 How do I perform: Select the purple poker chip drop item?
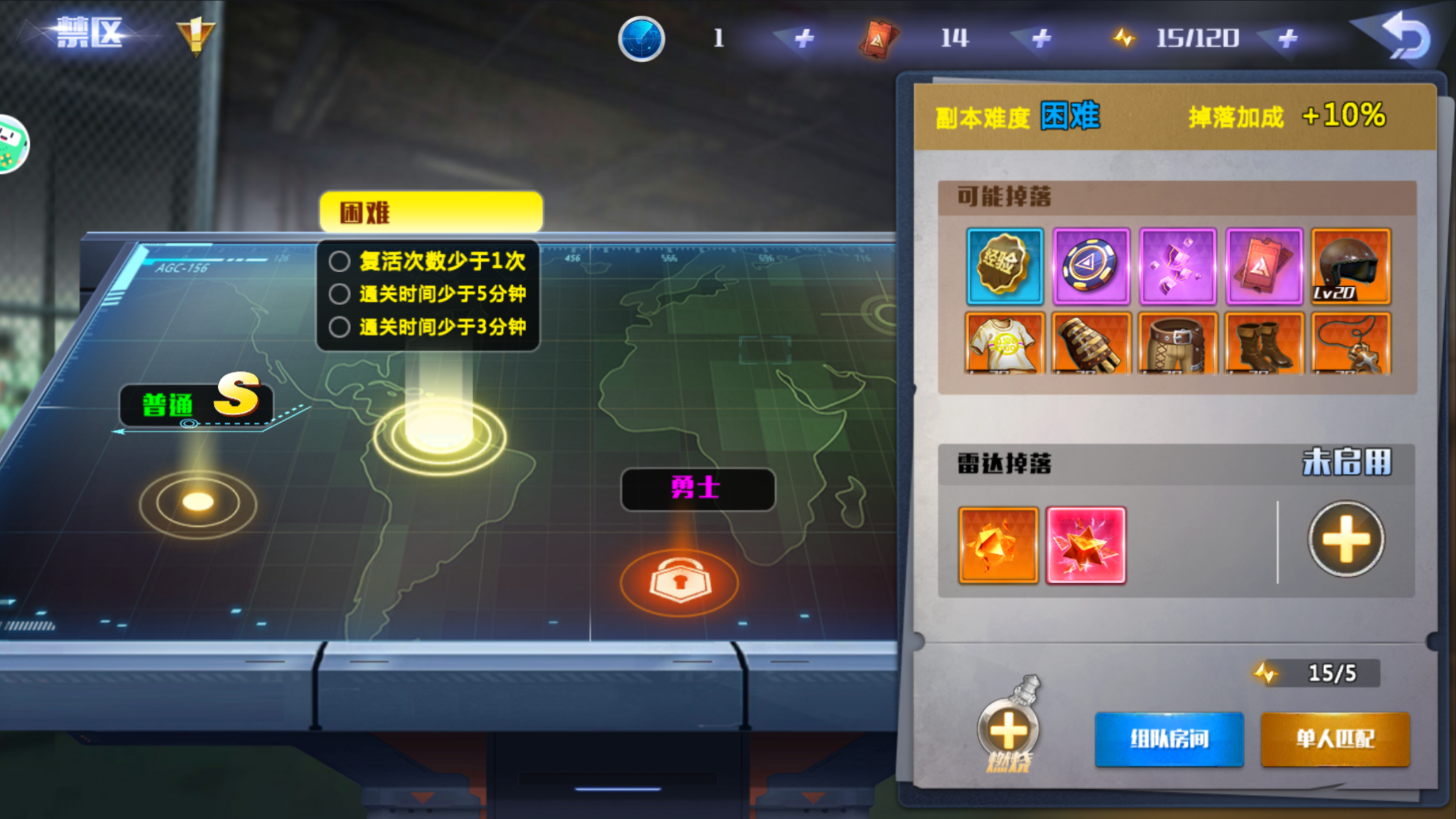point(1092,265)
